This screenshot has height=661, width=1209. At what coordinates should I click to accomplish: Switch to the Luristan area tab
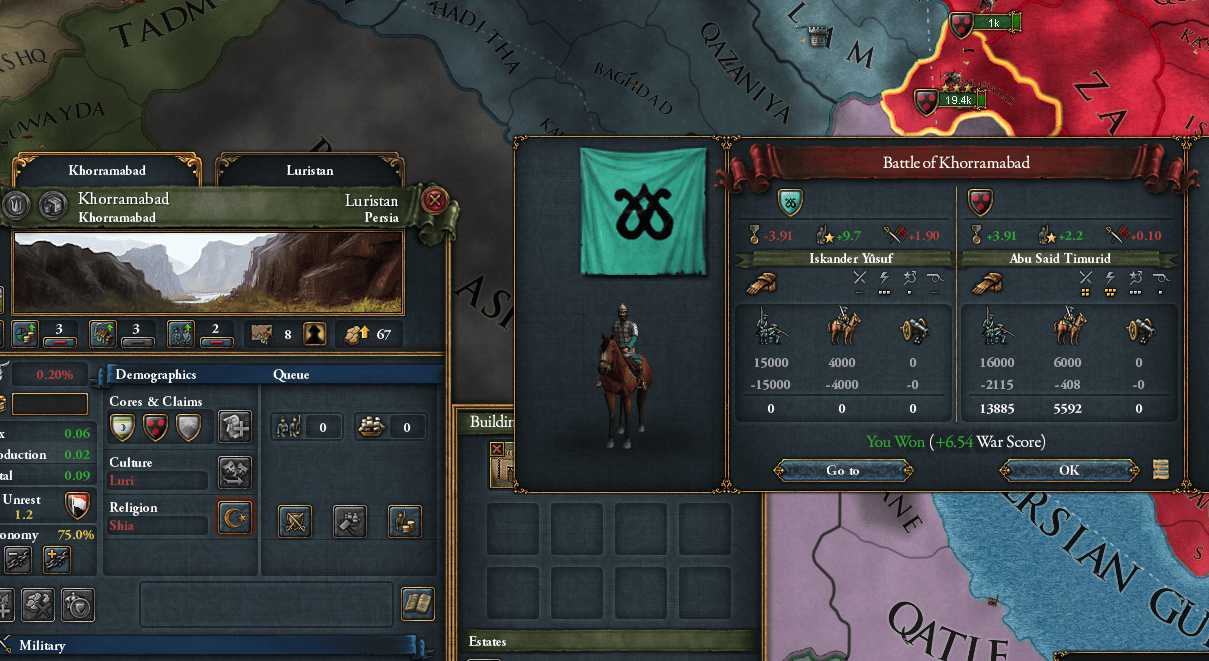pos(310,170)
